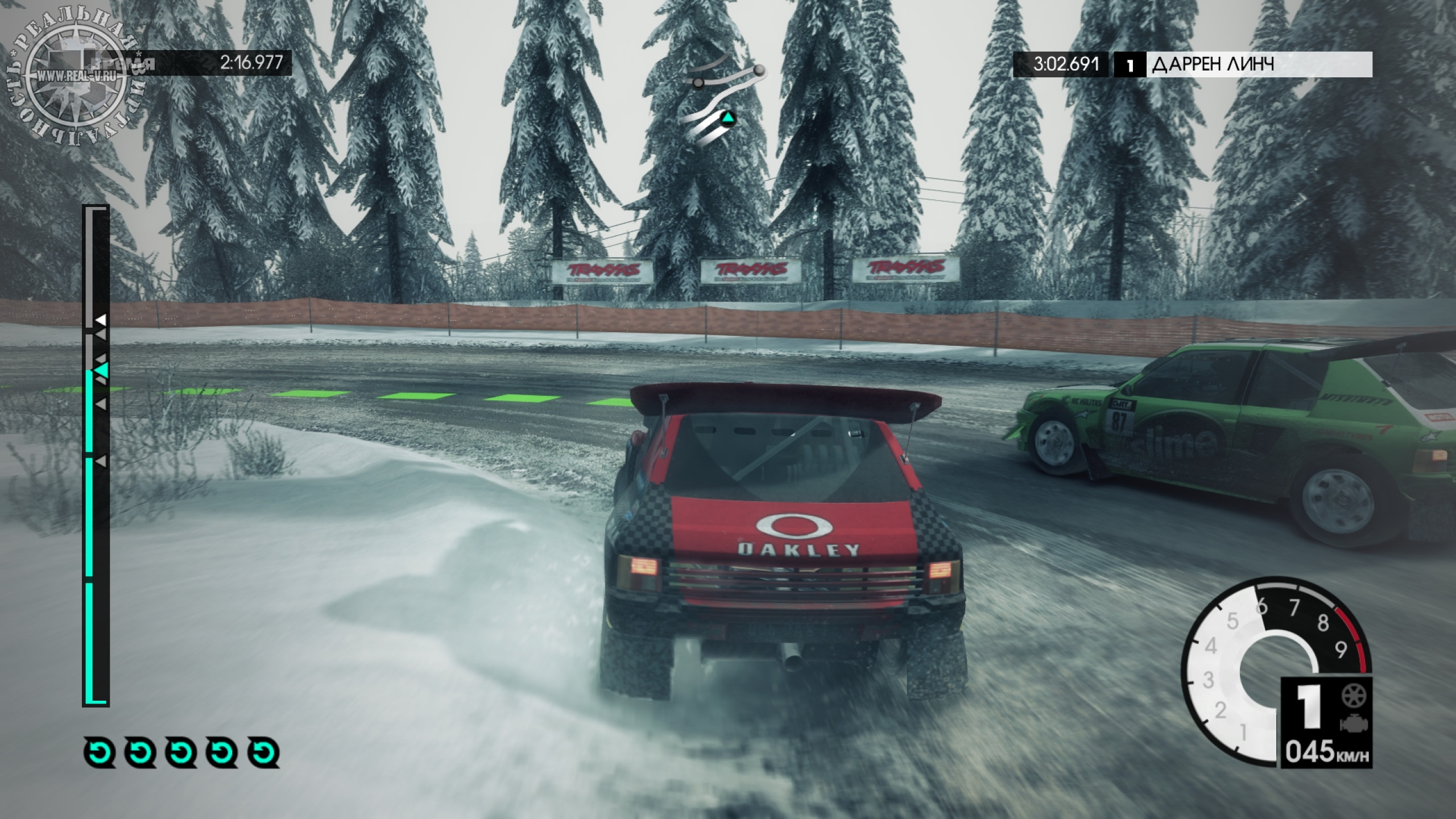Viewport: 1456px width, 819px height.
Task: Click the wheel damage indicator icon
Action: pyautogui.click(x=1353, y=696)
